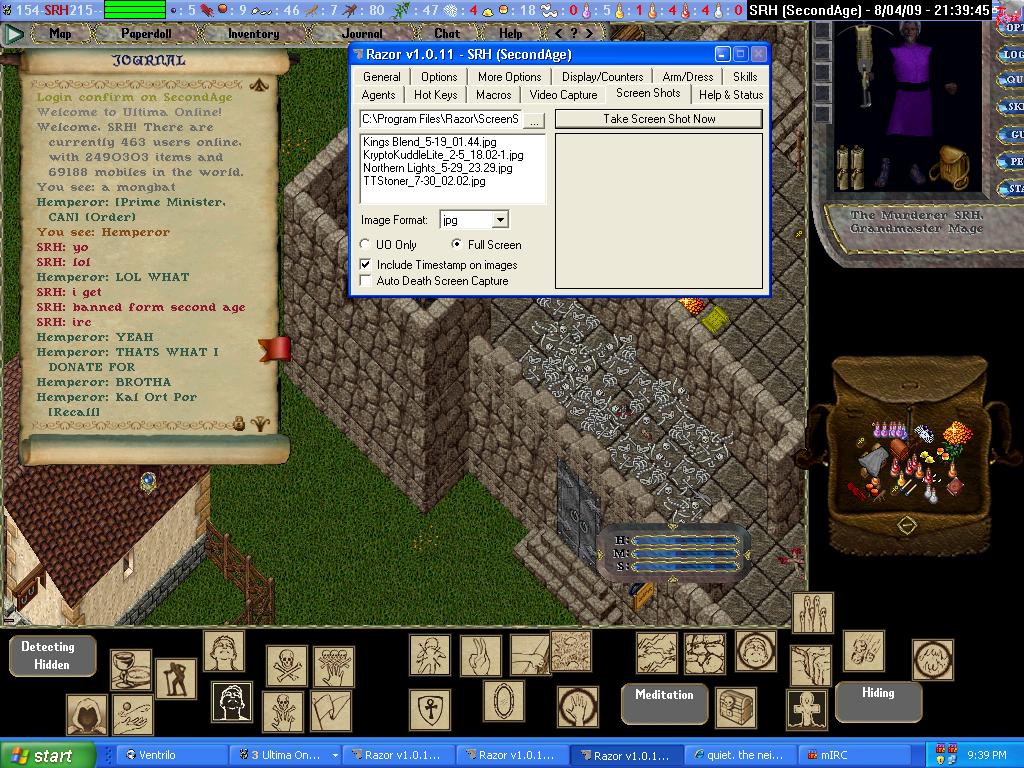Select Northern Lights screenshot in list
Viewport: 1024px width, 768px height.
[437, 168]
